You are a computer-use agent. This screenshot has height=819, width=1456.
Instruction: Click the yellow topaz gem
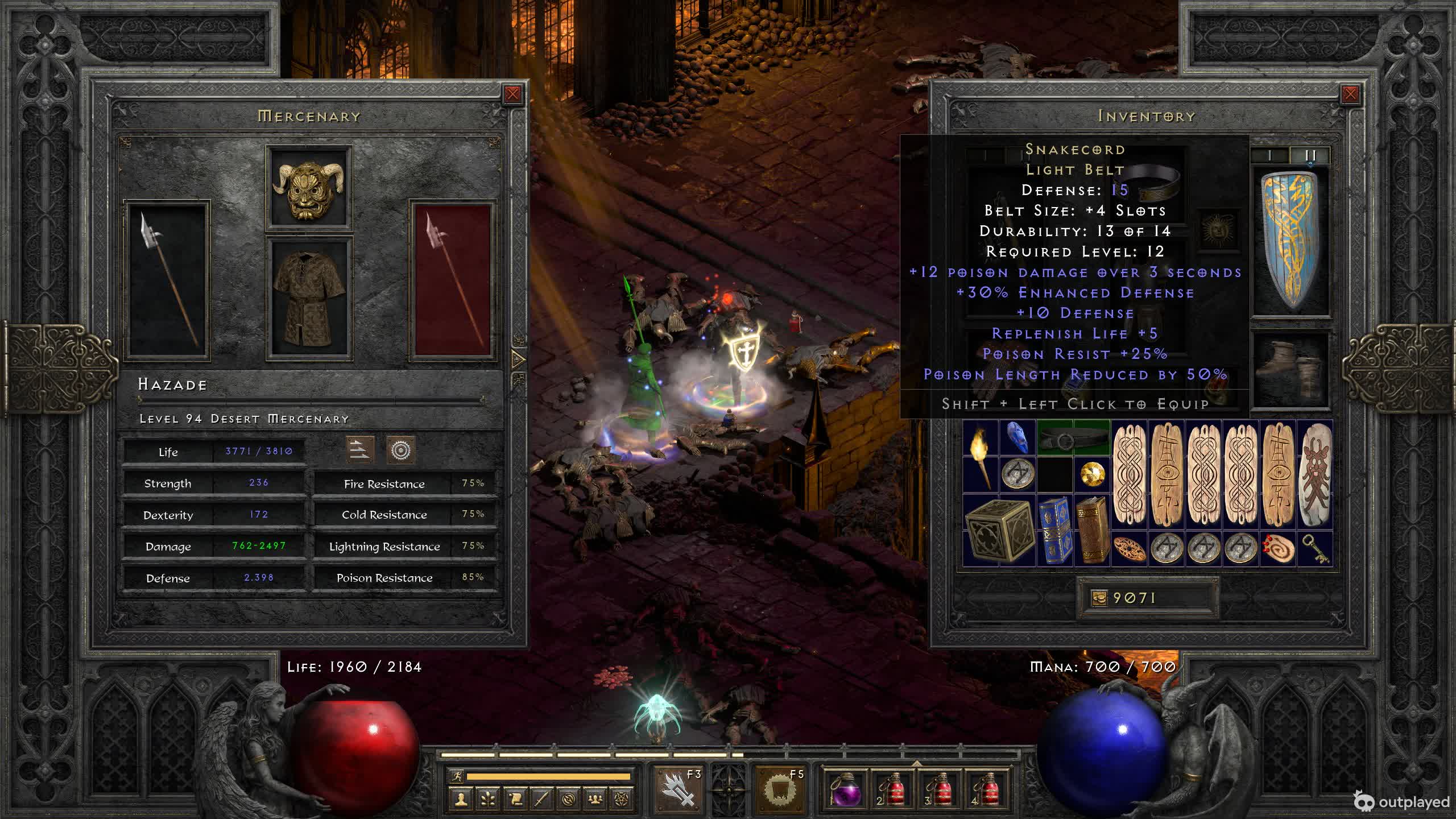[x=1092, y=474]
